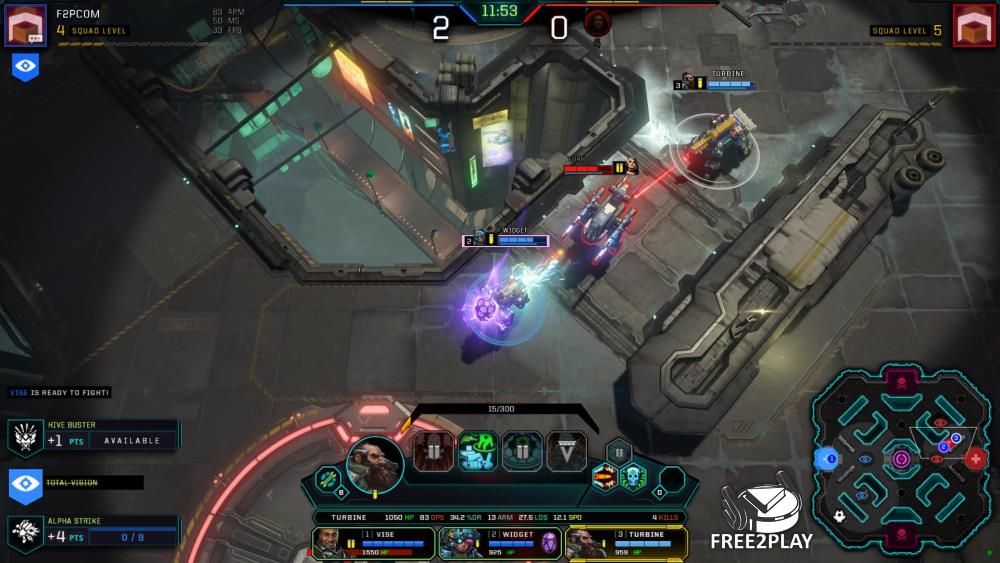Screen dimensions: 1000x563
Task: Click the empty octagon item slot
Action: (x=672, y=478)
